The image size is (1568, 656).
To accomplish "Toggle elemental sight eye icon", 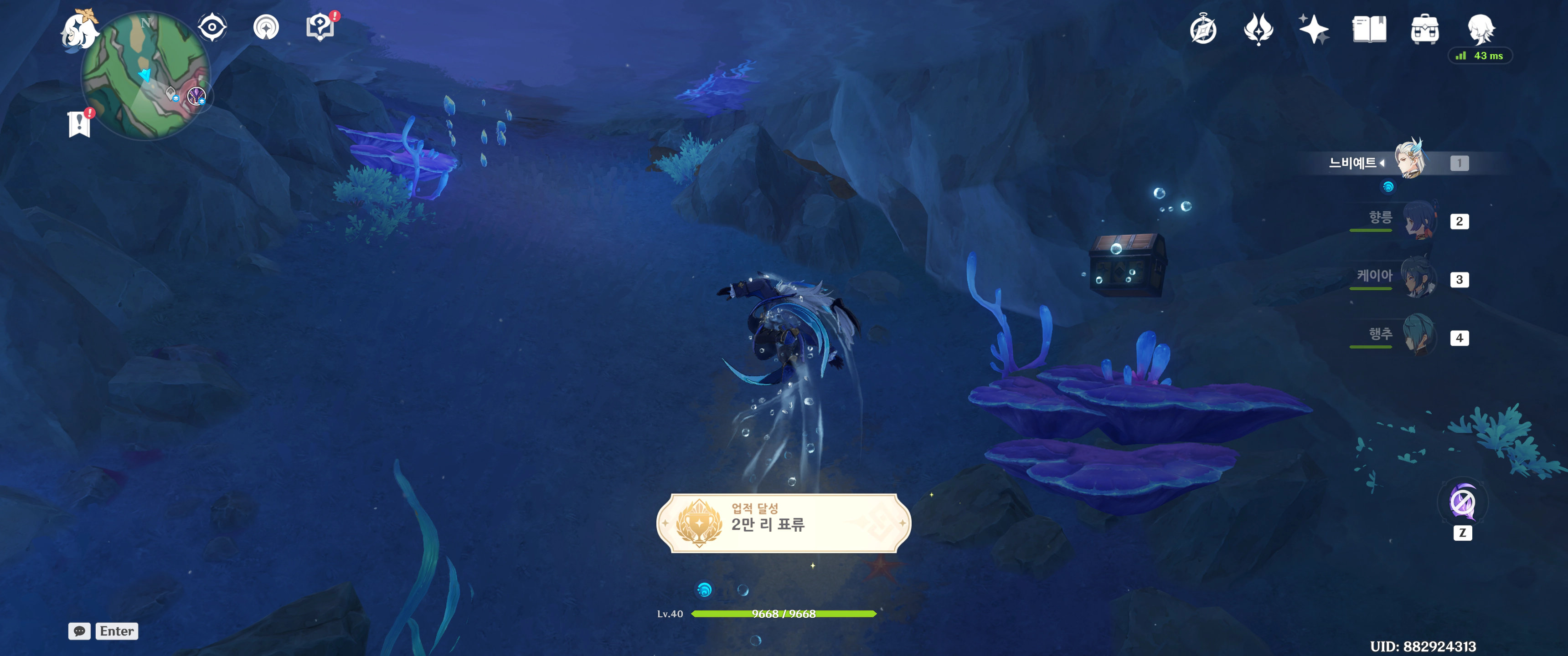I will point(212,27).
